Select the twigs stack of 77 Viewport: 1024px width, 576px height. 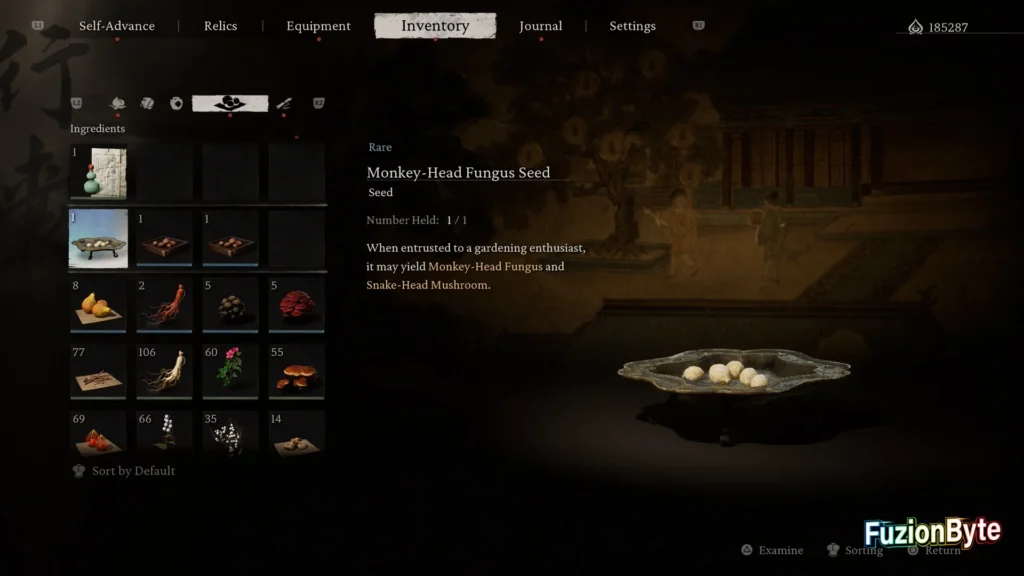tap(98, 372)
